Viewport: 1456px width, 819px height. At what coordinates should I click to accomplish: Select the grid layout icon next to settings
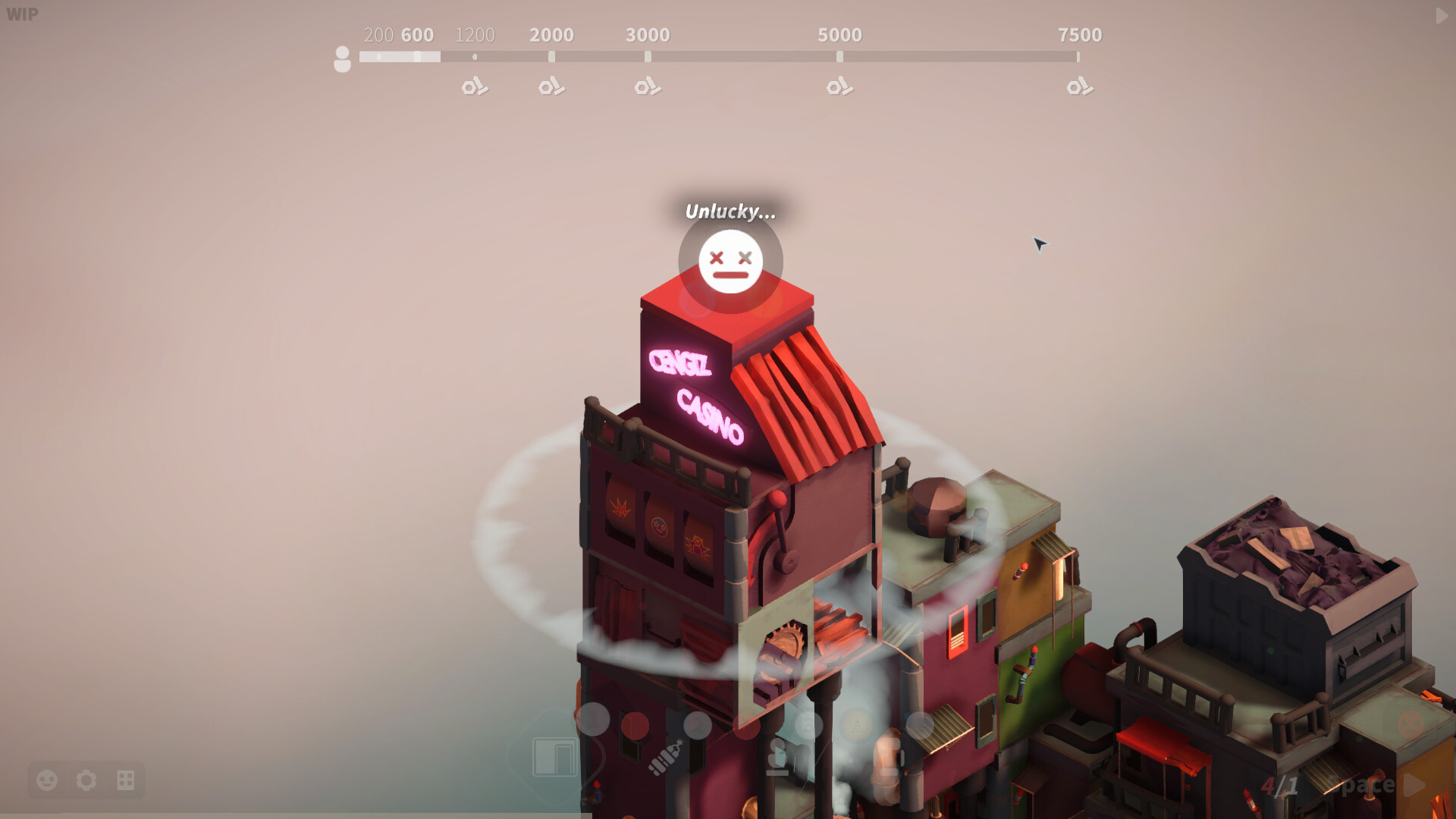[127, 780]
